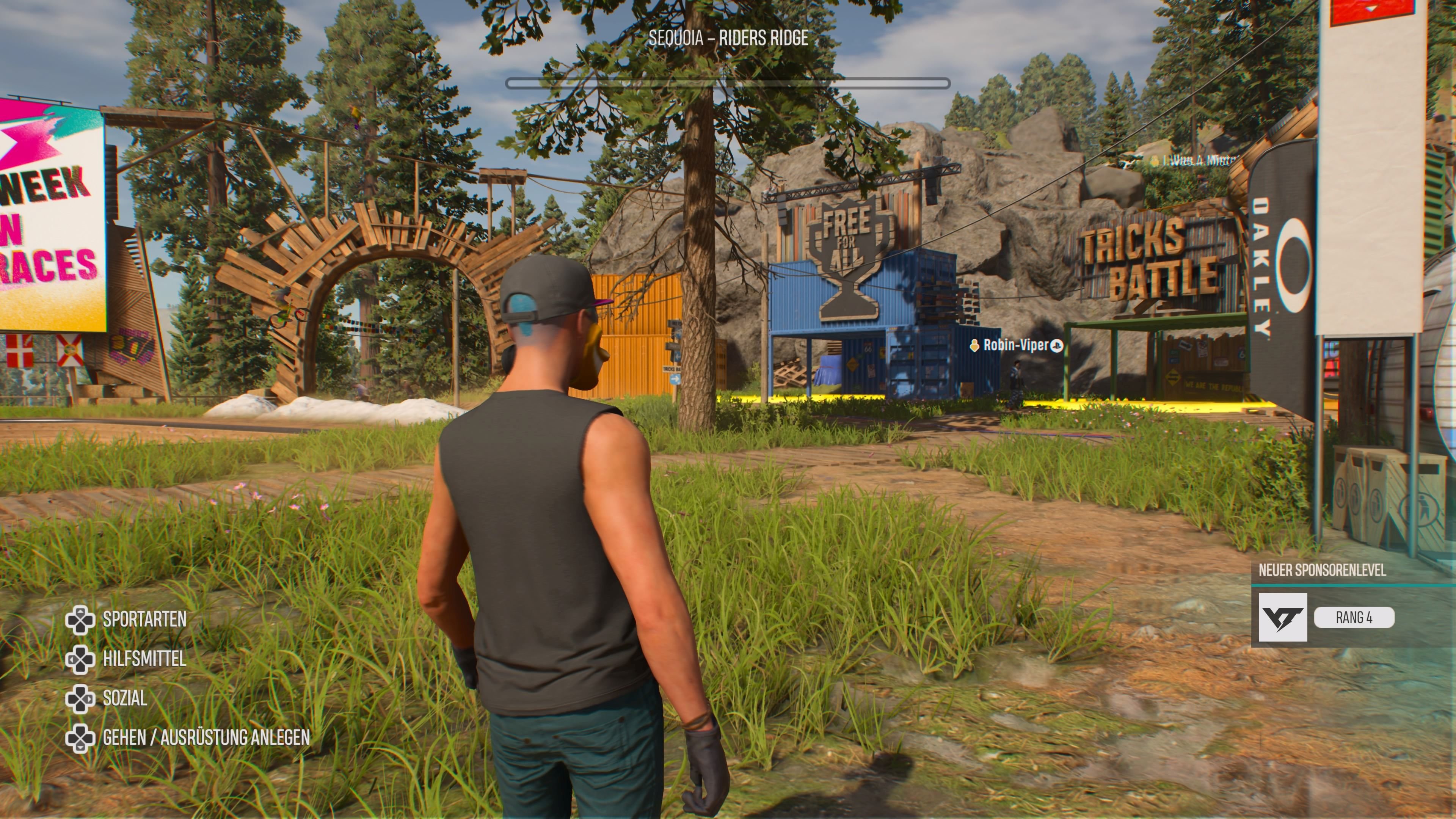1456x819 pixels.
Task: Choose Gehen / Ausrüstung anlegen
Action: [x=206, y=737]
